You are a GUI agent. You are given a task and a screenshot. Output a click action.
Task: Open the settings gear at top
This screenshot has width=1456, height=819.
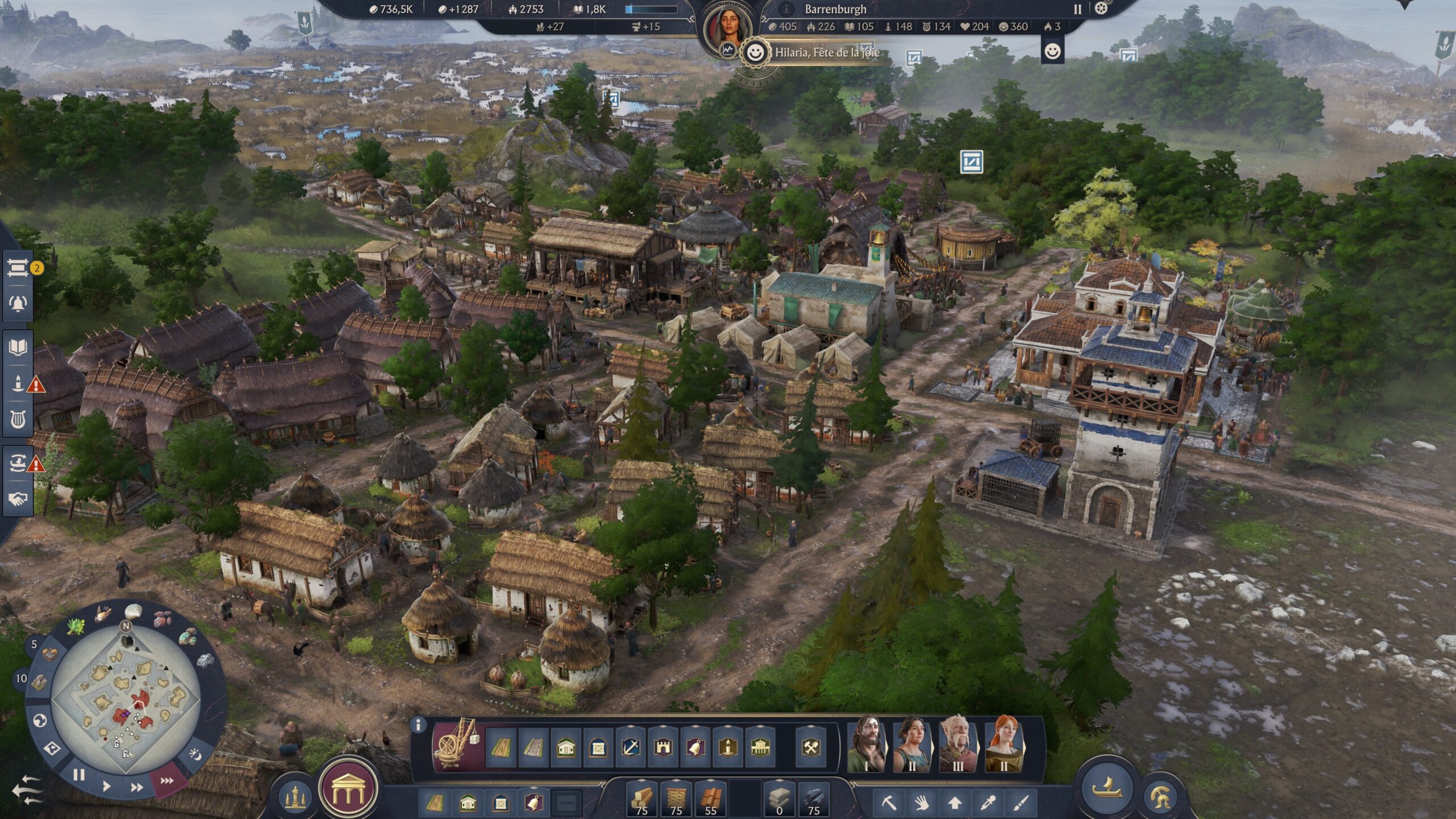coord(1101,9)
